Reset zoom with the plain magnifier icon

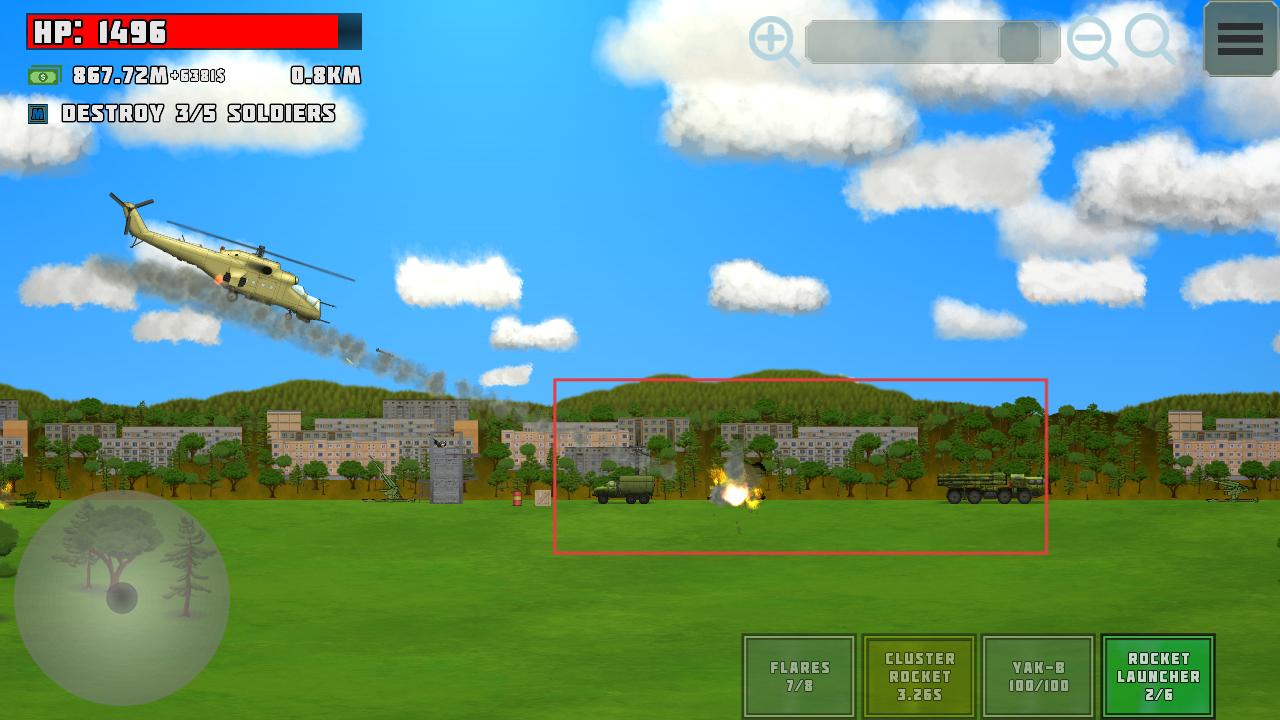pos(1150,40)
